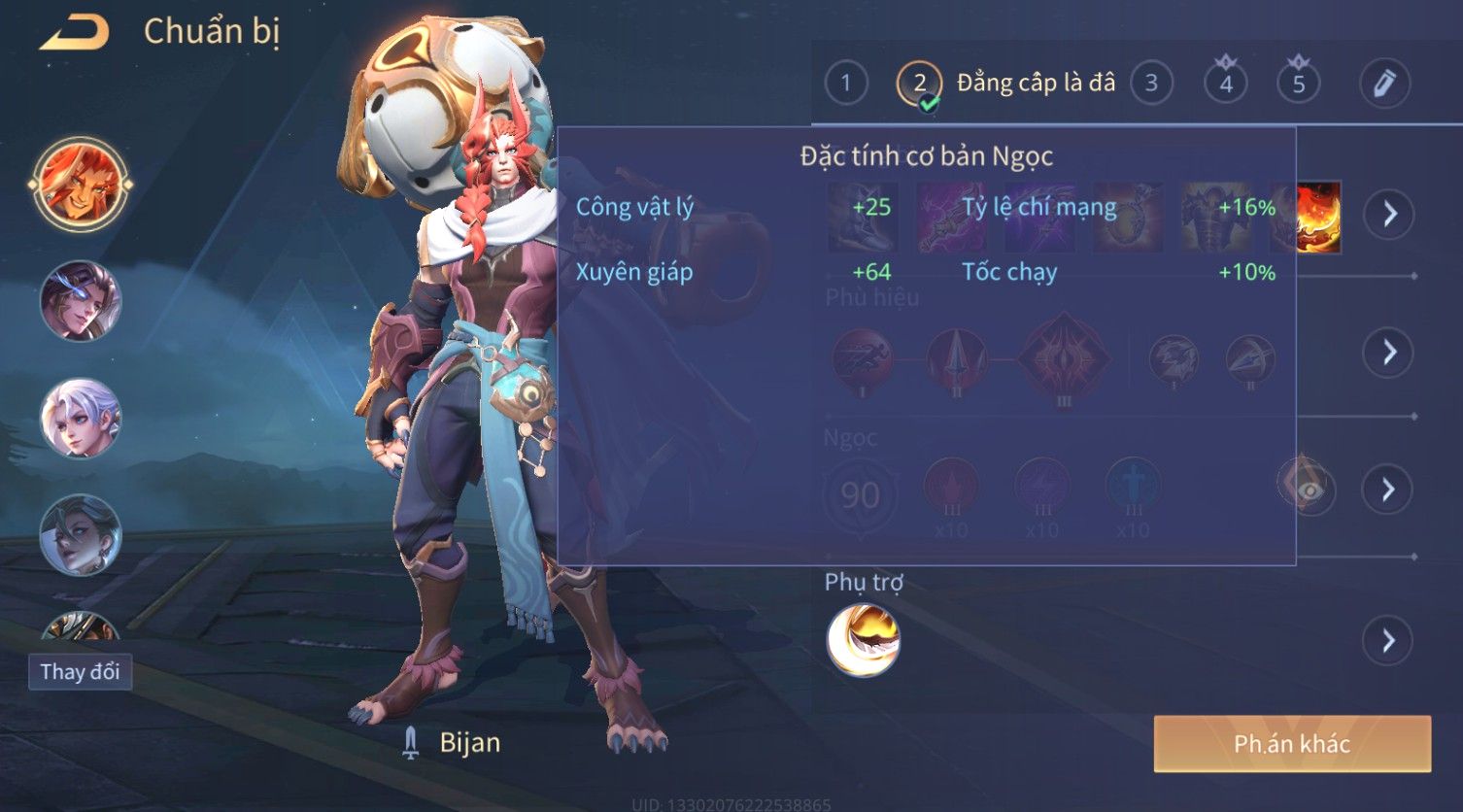Image resolution: width=1463 pixels, height=812 pixels.
Task: Switch to loadout preset 5
Action: coord(1299,84)
